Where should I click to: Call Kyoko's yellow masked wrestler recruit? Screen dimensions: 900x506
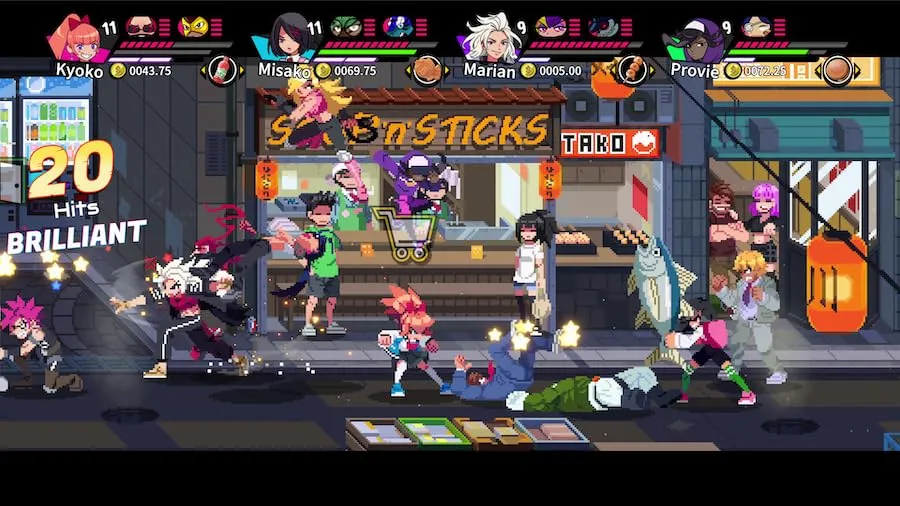192,27
